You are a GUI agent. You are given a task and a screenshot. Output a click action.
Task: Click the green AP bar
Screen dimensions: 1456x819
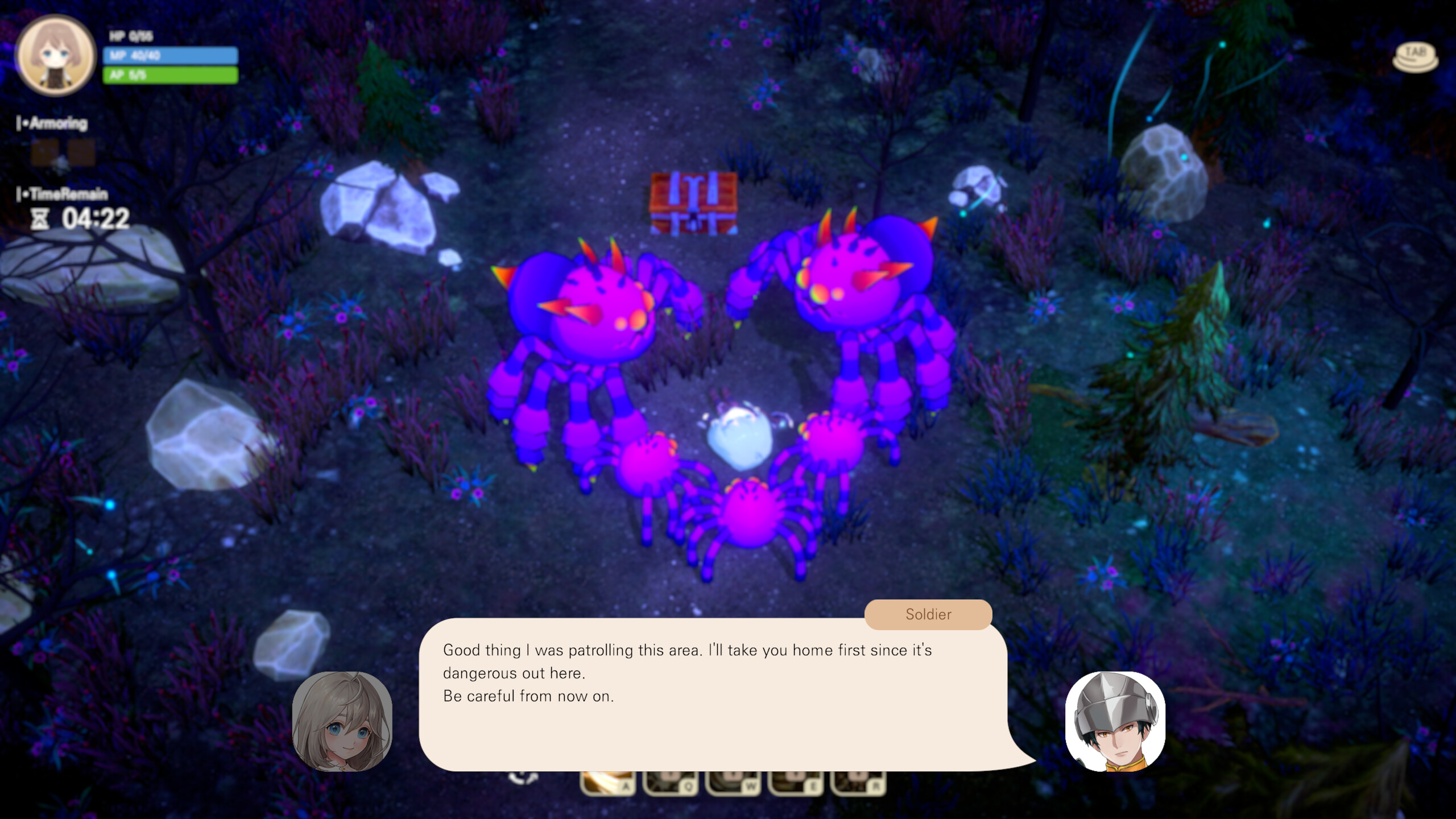tap(171, 76)
